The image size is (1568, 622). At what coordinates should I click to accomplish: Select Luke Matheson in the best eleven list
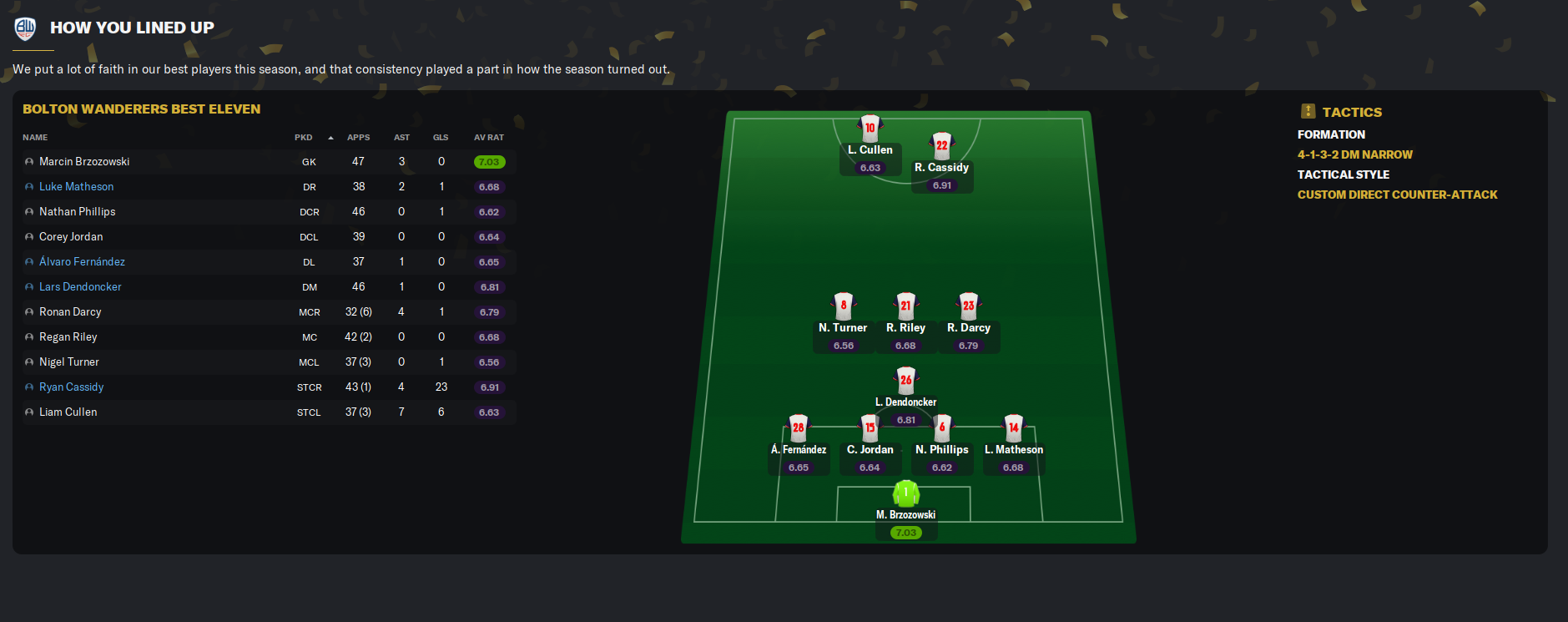click(x=77, y=187)
